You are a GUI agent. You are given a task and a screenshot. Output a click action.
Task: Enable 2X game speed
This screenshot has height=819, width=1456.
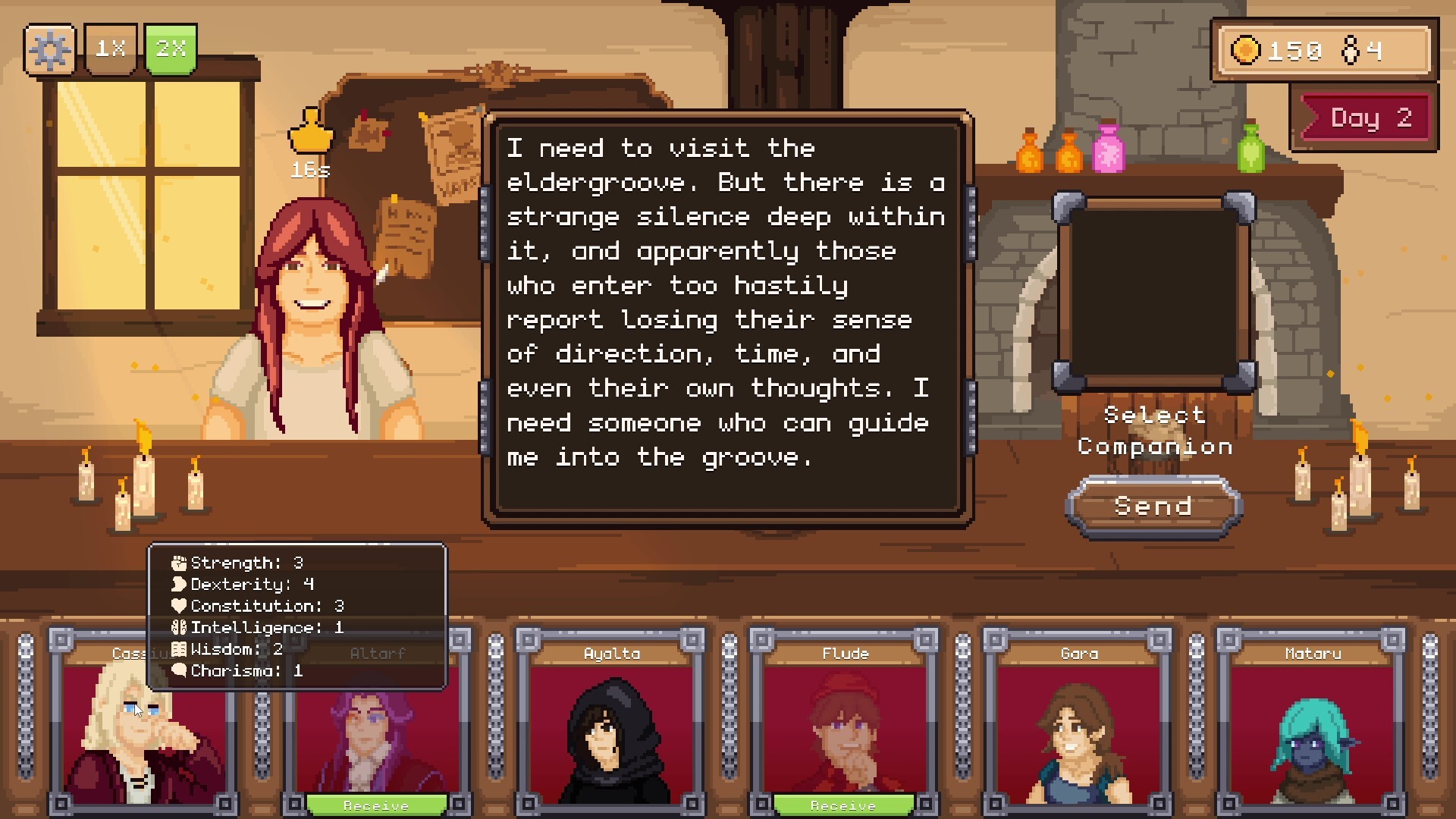(171, 50)
